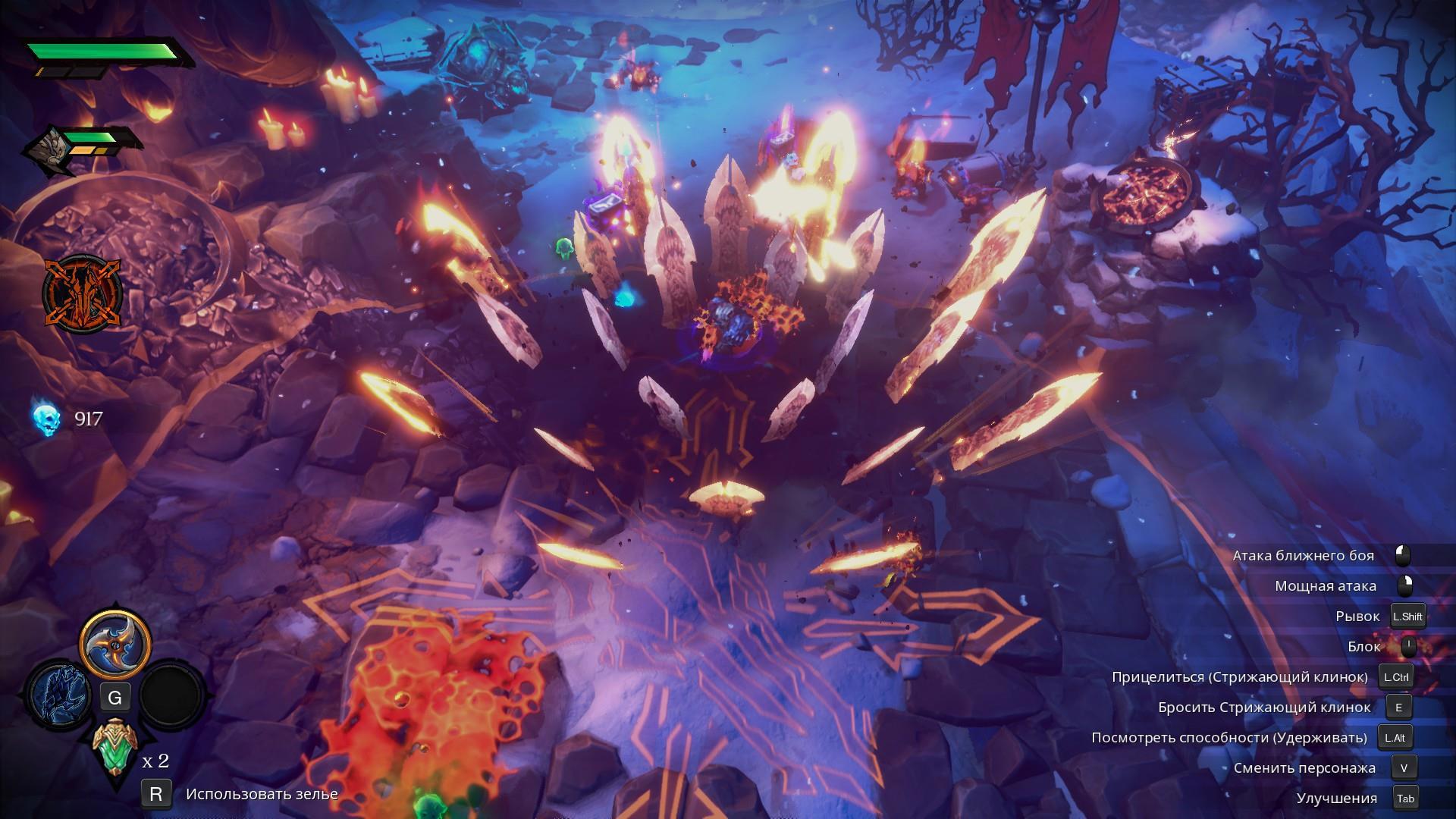This screenshot has height=819, width=1456.
Task: Select the secondary character portrait
Action: pos(44,152)
